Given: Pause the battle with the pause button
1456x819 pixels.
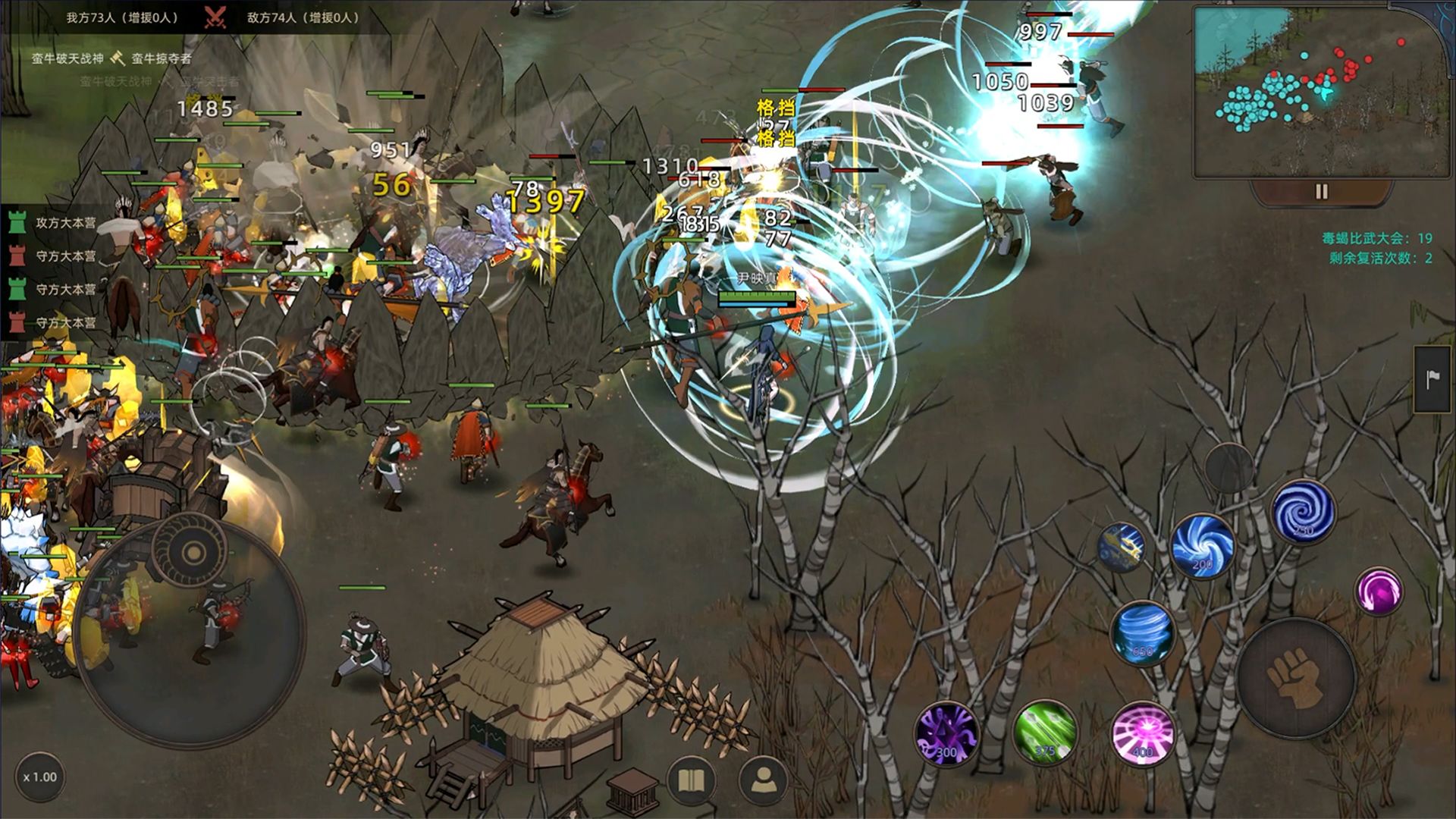Looking at the screenshot, I should (x=1321, y=192).
